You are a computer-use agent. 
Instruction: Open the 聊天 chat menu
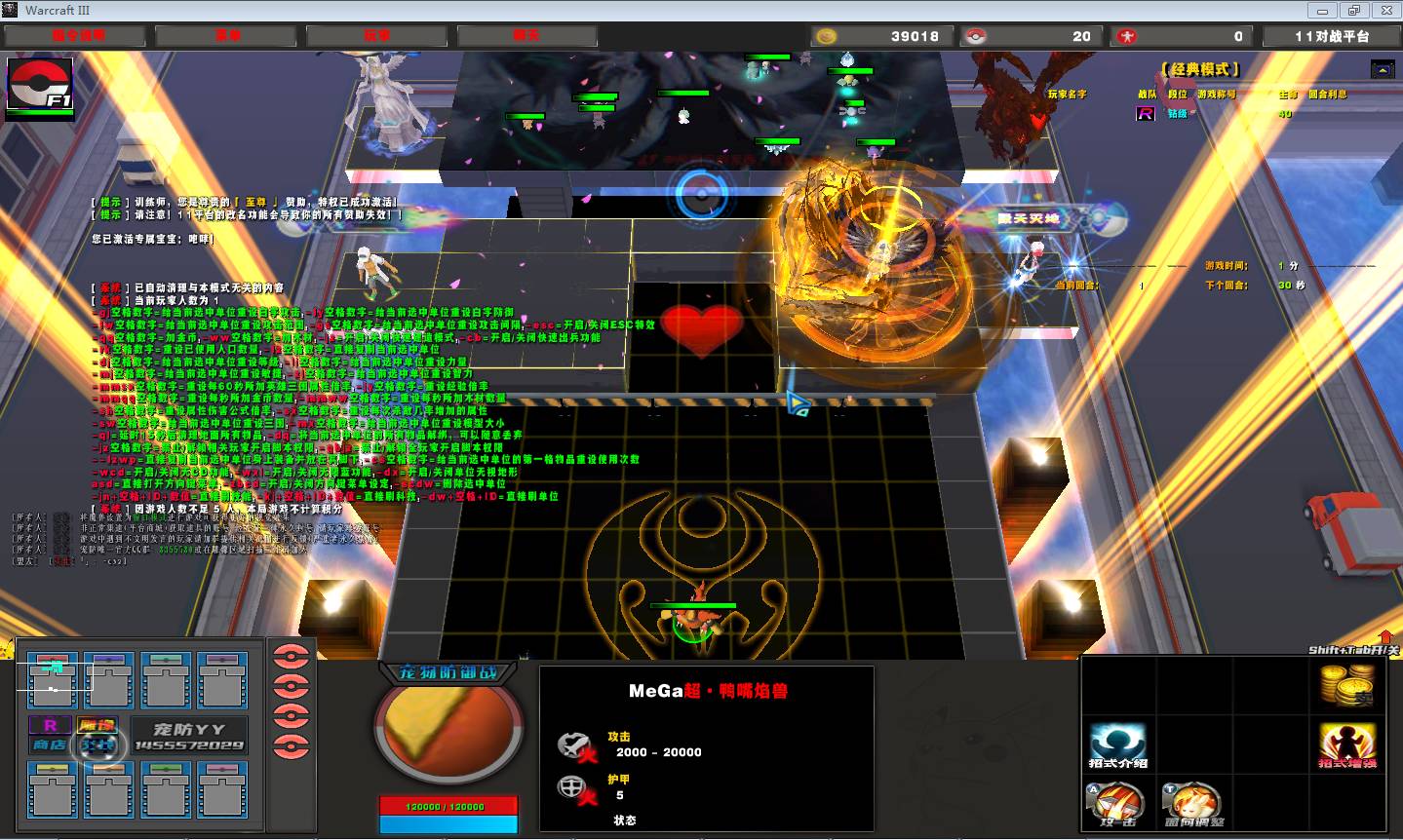coord(526,36)
